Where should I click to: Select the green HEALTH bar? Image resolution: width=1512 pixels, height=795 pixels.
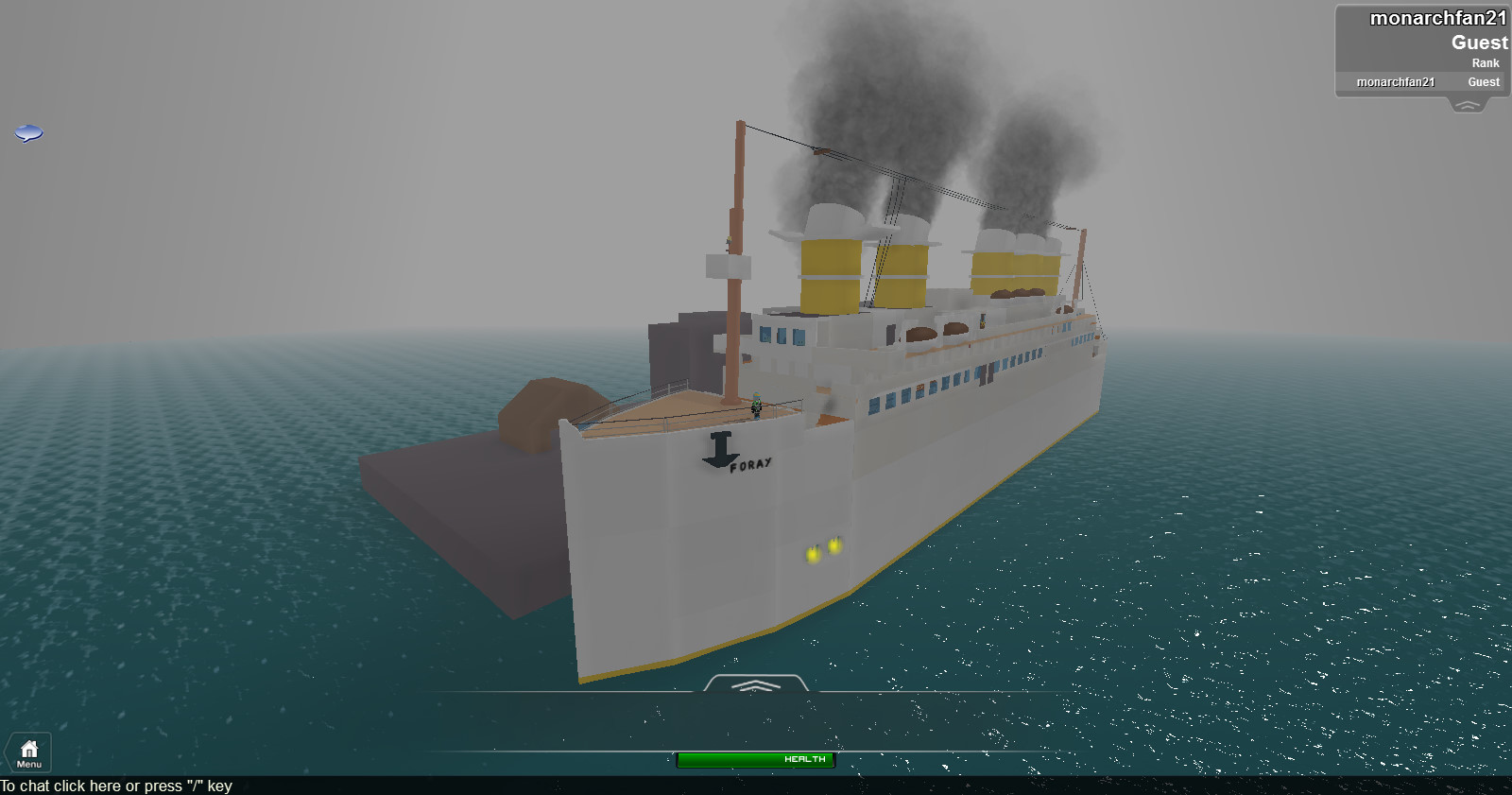tap(756, 759)
